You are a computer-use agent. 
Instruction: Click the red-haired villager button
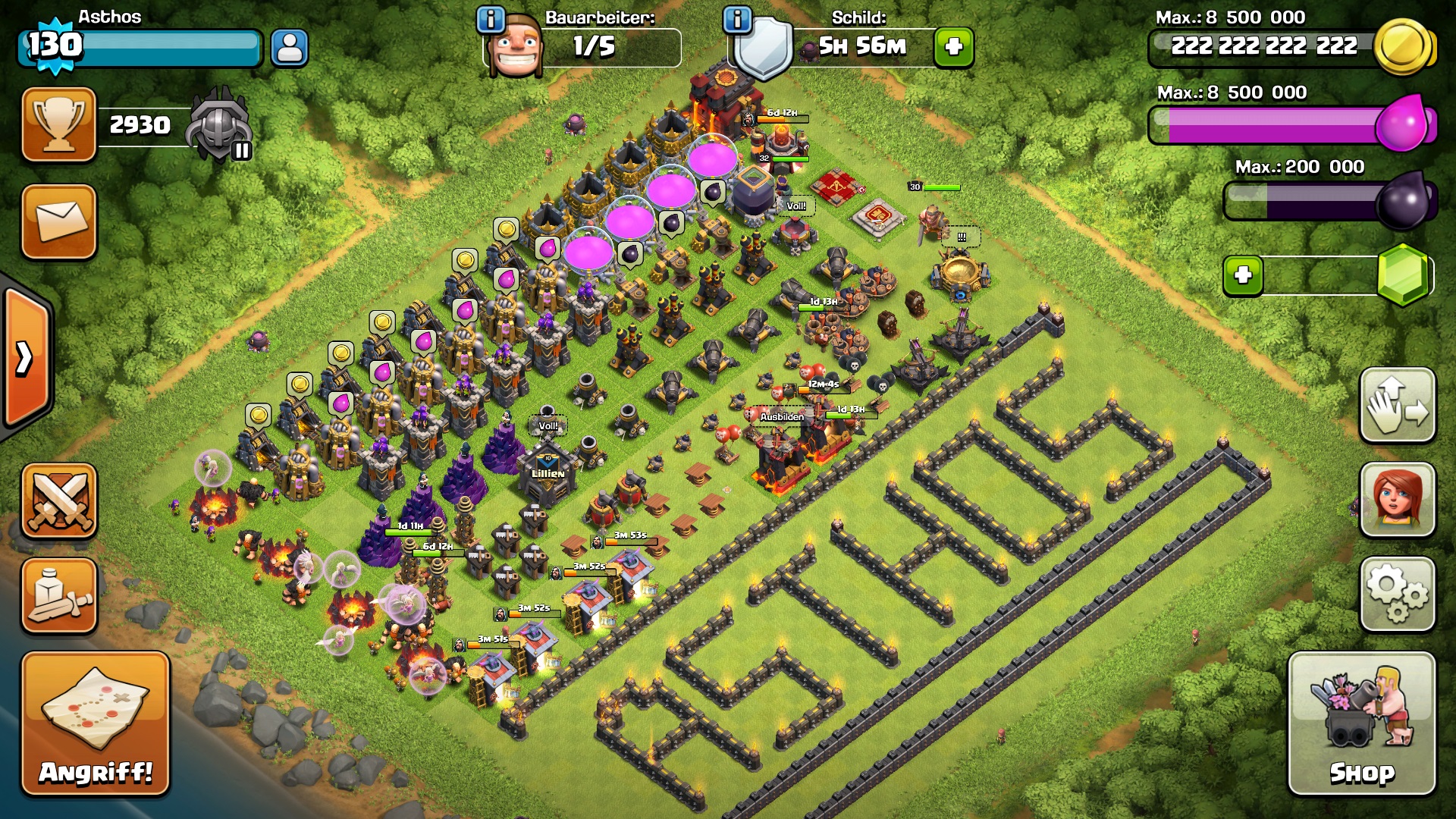click(x=1397, y=500)
